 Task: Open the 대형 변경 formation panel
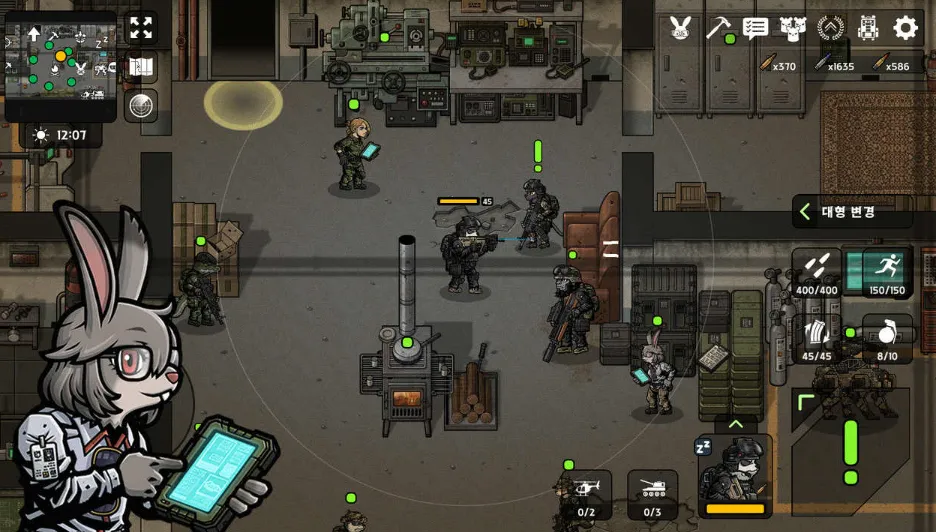click(850, 212)
